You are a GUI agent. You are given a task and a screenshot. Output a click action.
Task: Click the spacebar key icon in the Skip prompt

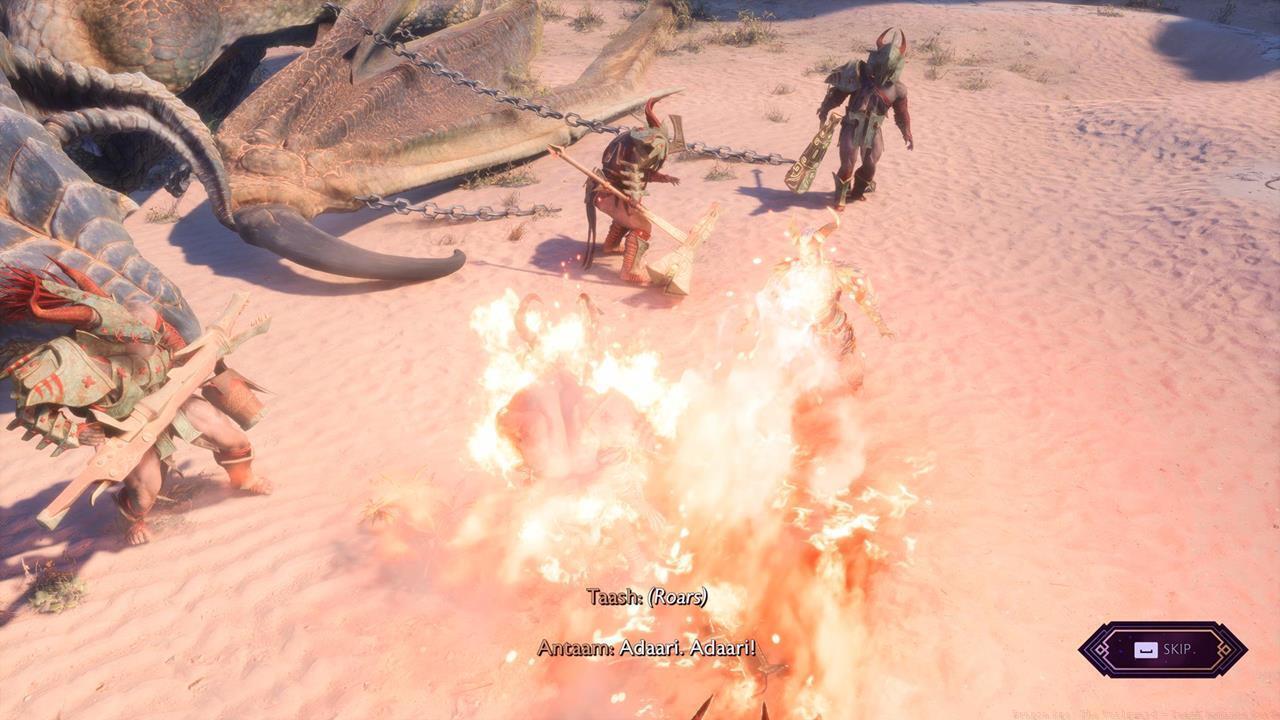coord(1146,650)
